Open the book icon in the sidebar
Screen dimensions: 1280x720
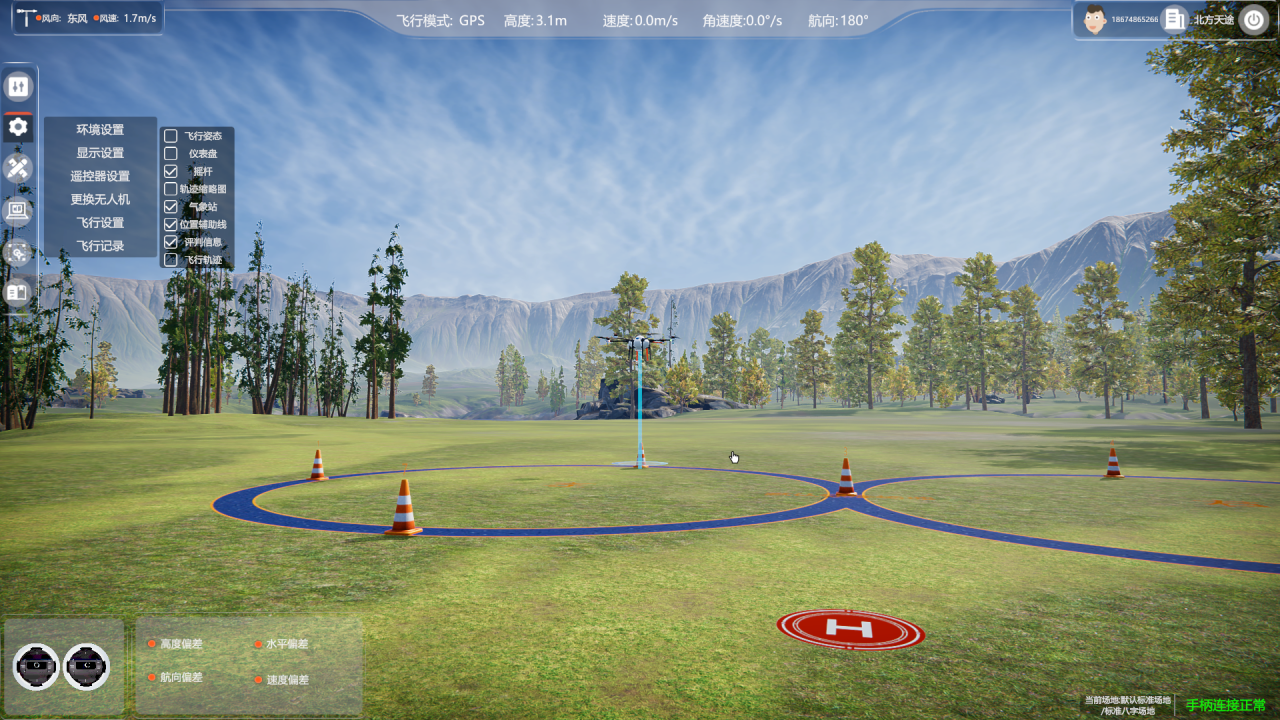[x=18, y=293]
